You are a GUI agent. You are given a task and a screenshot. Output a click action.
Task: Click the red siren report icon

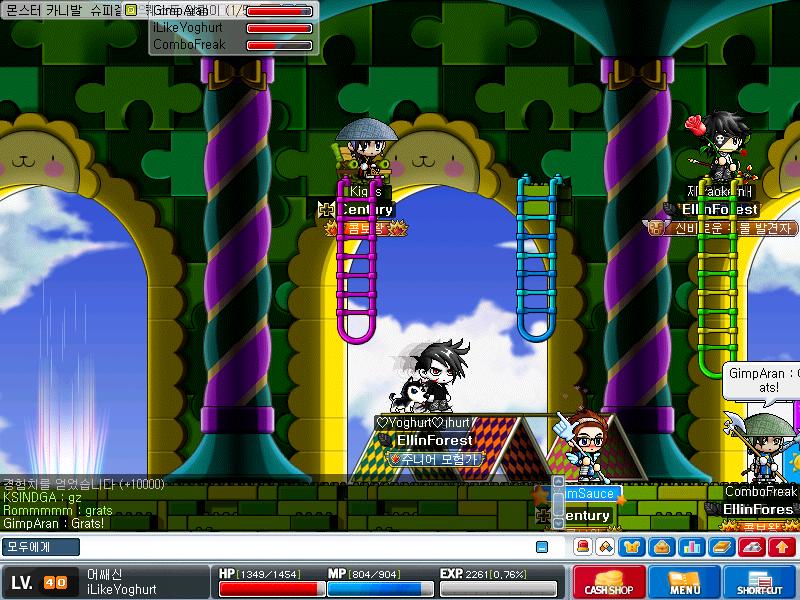tap(582, 547)
